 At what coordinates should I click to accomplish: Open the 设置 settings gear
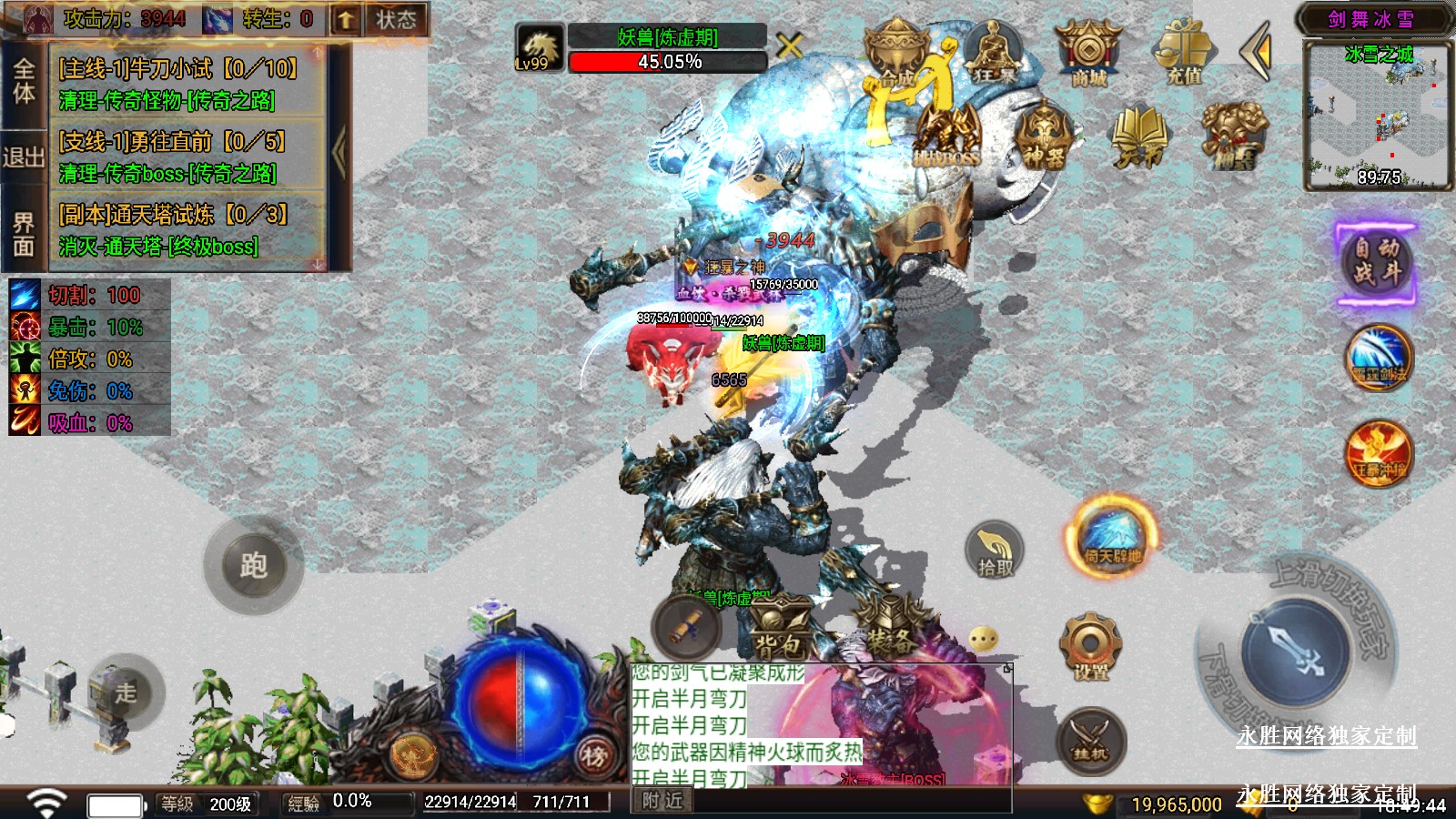pyautogui.click(x=1090, y=648)
